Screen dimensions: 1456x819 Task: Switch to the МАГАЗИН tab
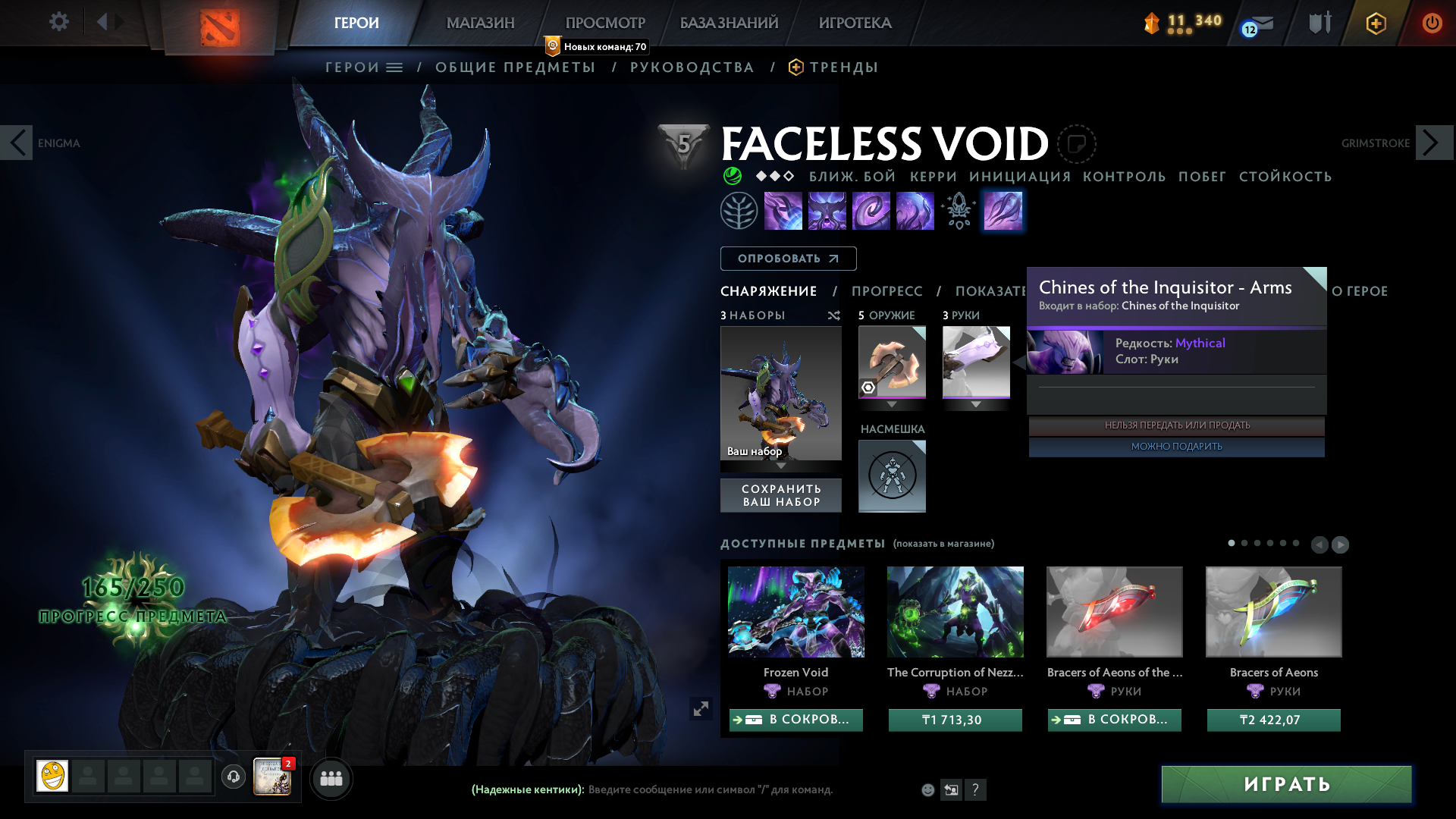[x=479, y=23]
